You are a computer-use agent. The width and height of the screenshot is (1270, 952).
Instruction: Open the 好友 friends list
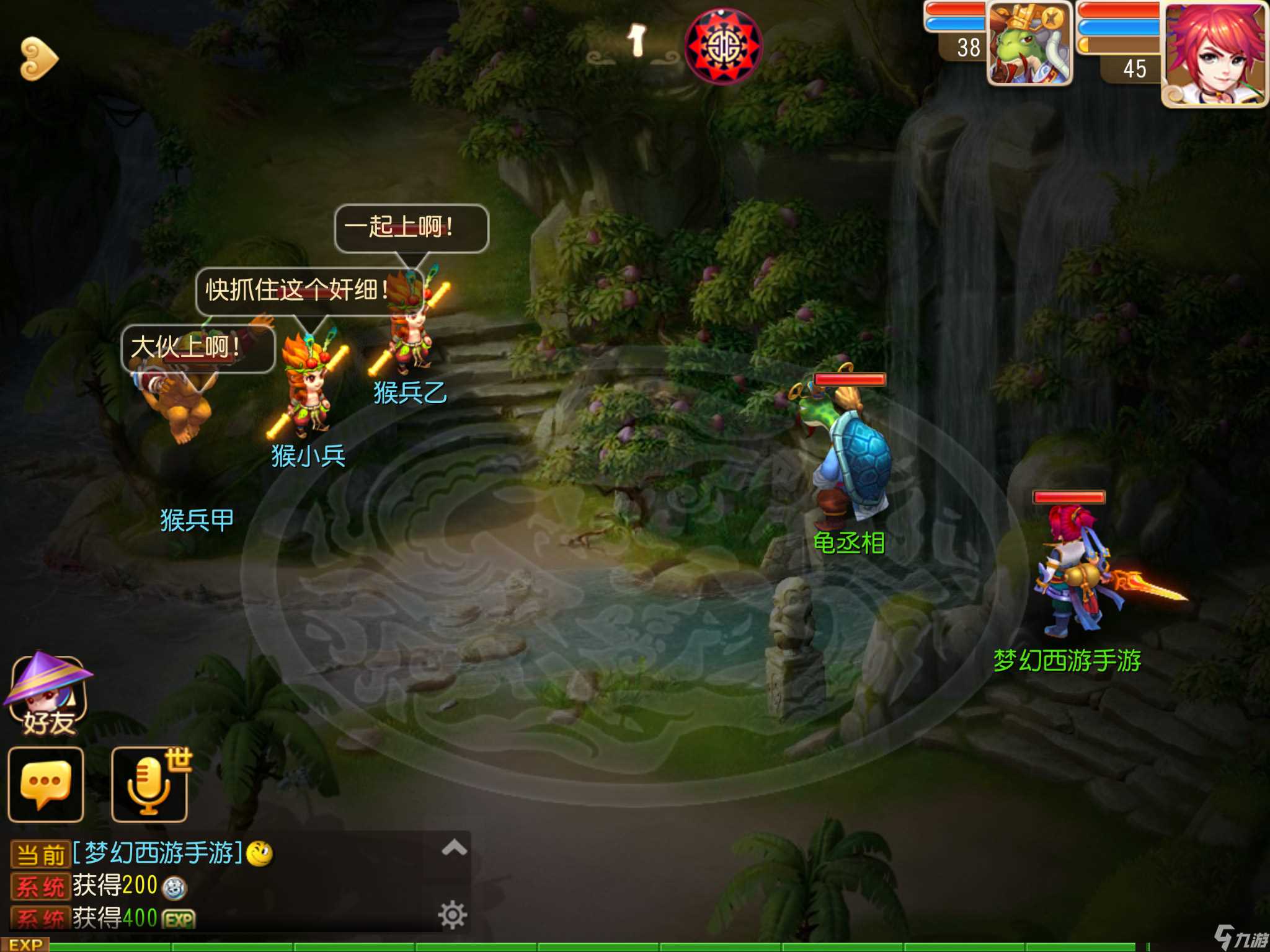(47, 695)
